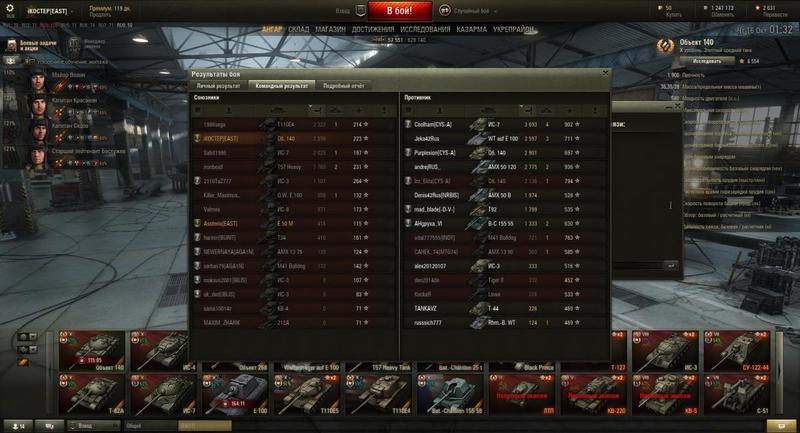The image size is (800, 433).
Task: Go to the МАГАЗИН section
Action: click(329, 30)
